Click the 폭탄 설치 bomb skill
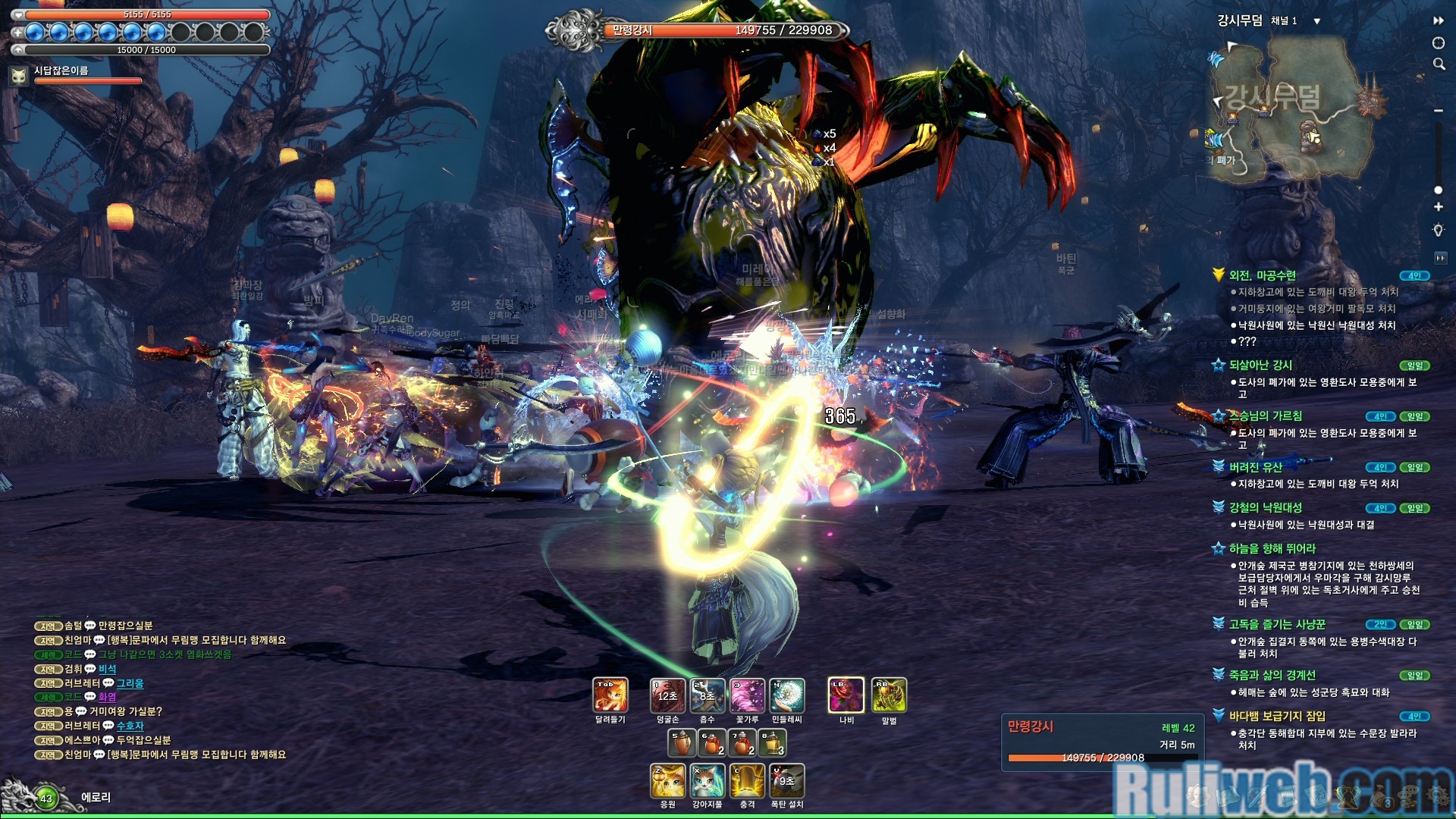Screen dimensions: 1456x819 787,781
